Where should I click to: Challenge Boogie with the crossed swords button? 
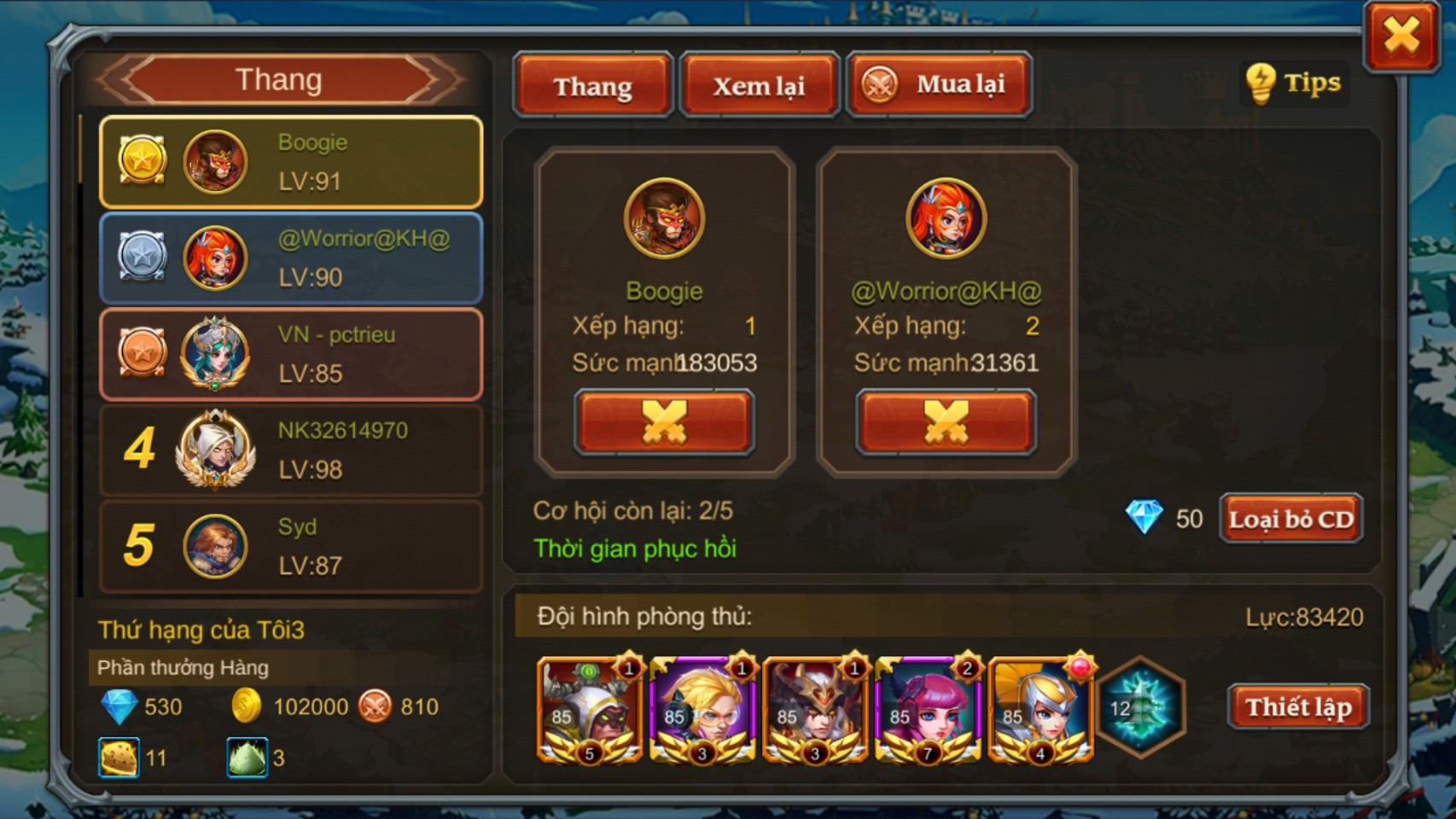(664, 422)
